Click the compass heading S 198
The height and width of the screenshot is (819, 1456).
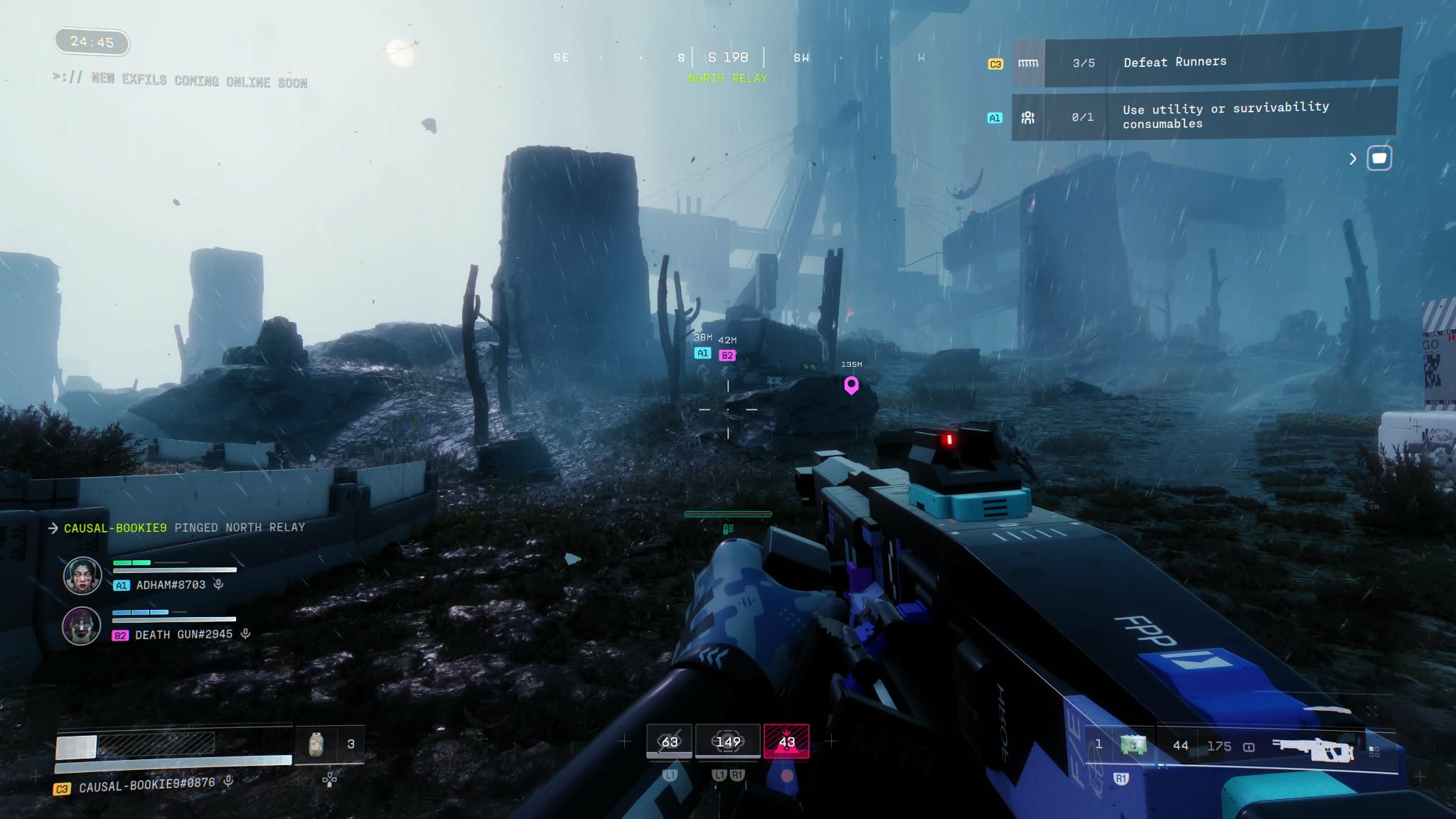click(x=728, y=58)
